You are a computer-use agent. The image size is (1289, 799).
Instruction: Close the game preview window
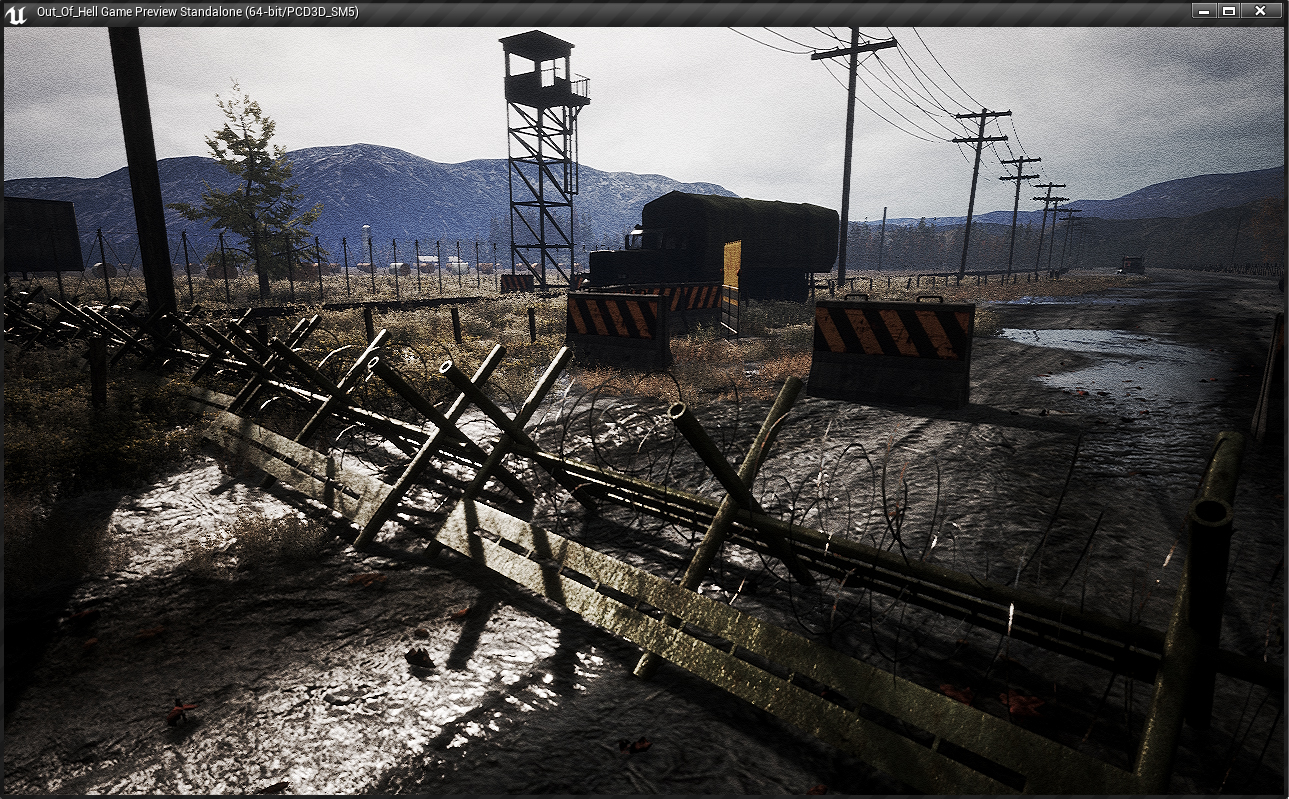pyautogui.click(x=1261, y=11)
